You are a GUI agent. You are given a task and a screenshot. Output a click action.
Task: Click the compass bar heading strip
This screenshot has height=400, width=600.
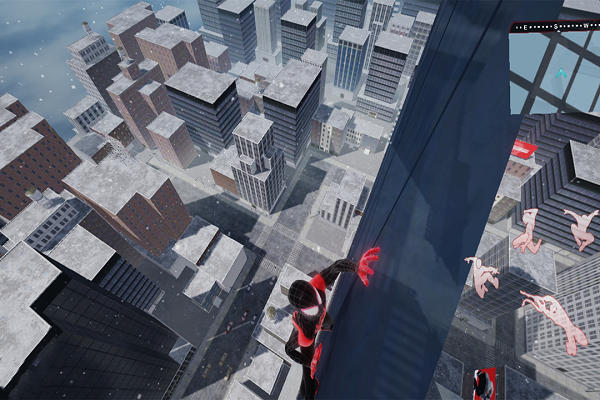click(555, 24)
